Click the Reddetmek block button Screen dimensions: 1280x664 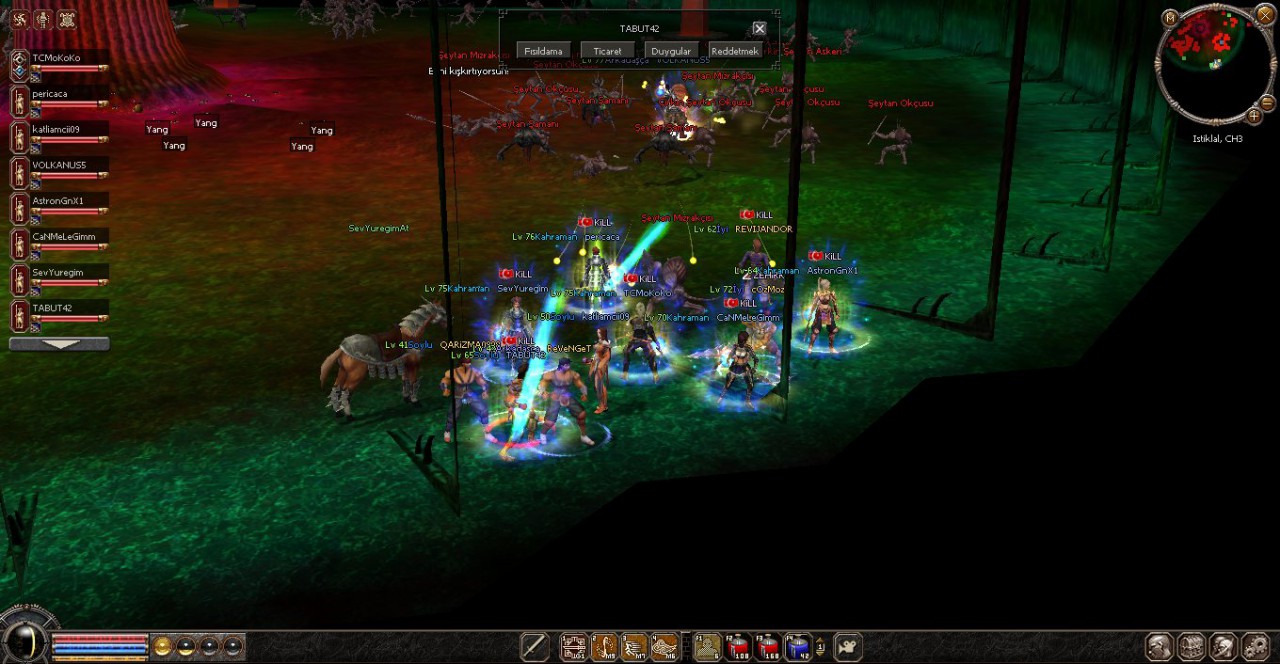pos(734,51)
